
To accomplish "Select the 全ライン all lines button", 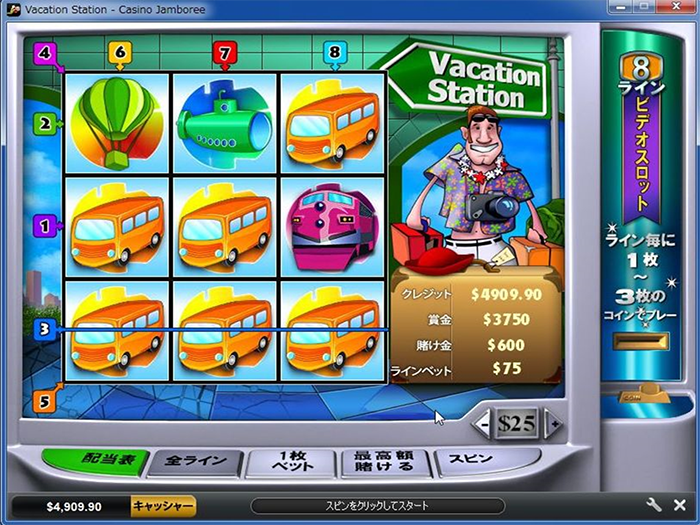I will (x=197, y=462).
